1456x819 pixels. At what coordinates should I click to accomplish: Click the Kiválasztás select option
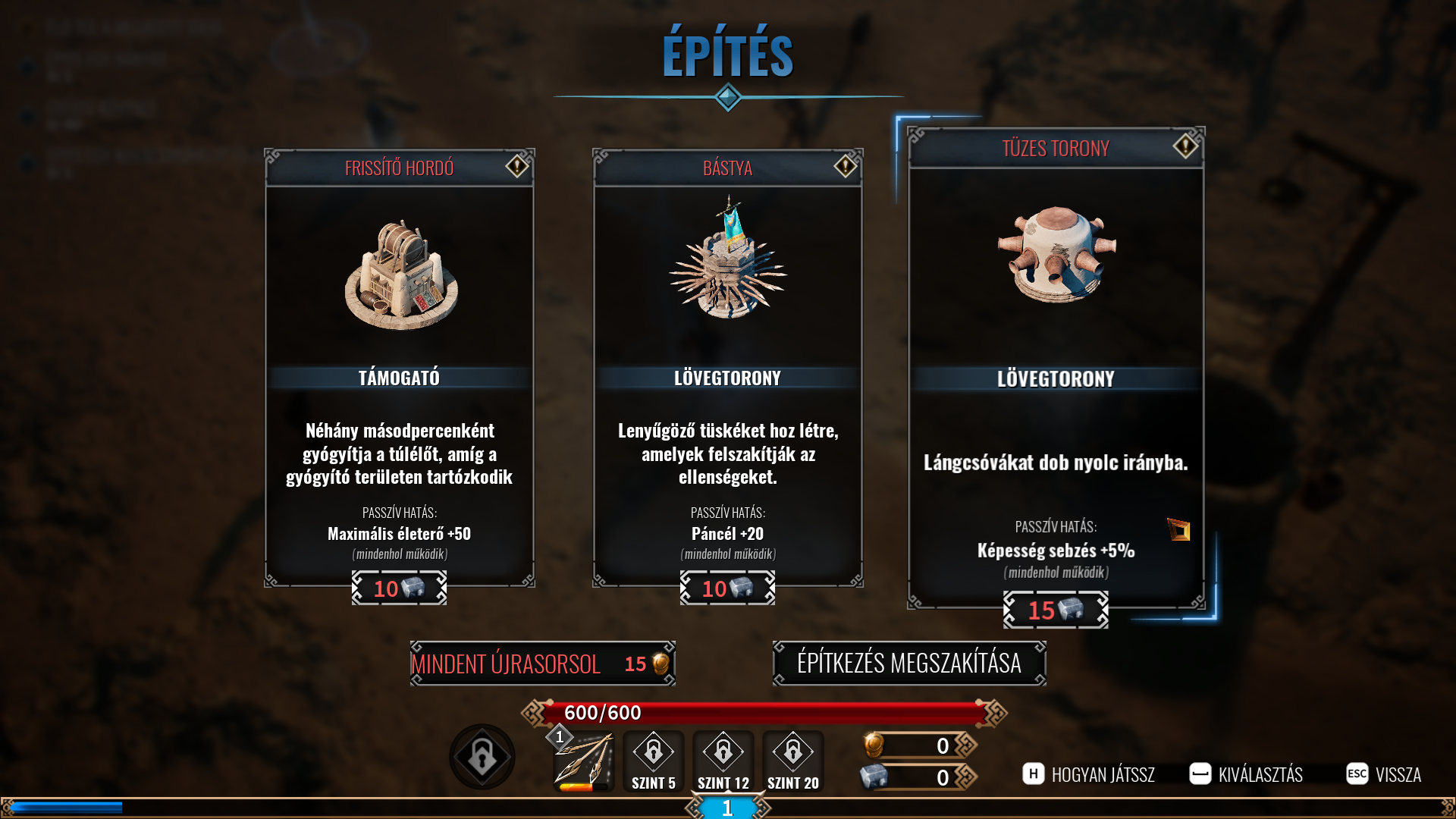[x=1246, y=774]
